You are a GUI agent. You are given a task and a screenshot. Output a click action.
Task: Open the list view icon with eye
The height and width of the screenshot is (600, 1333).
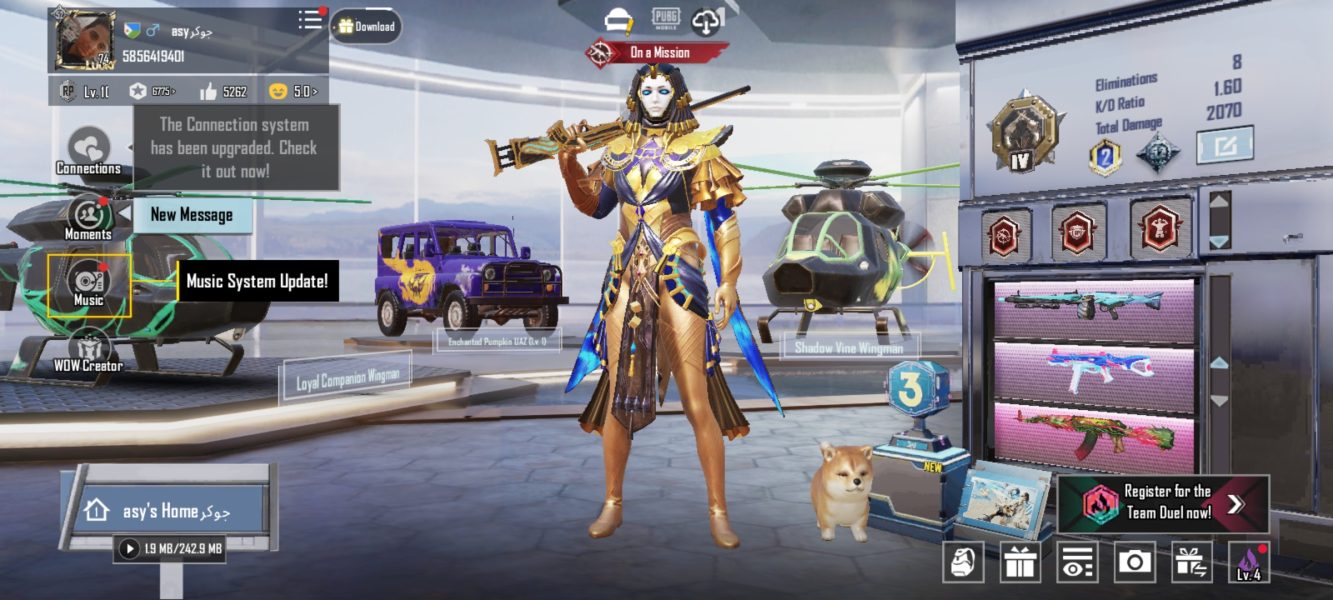click(1076, 562)
